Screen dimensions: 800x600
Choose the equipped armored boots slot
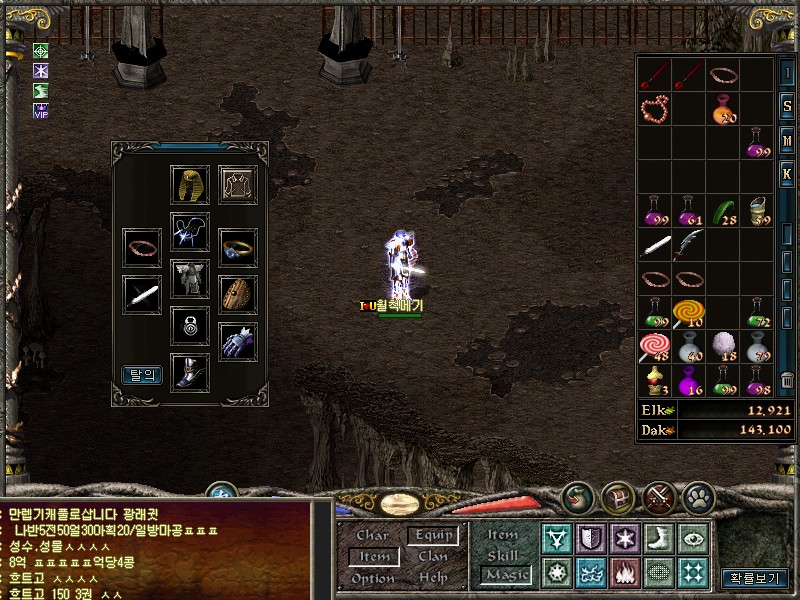pyautogui.click(x=190, y=371)
